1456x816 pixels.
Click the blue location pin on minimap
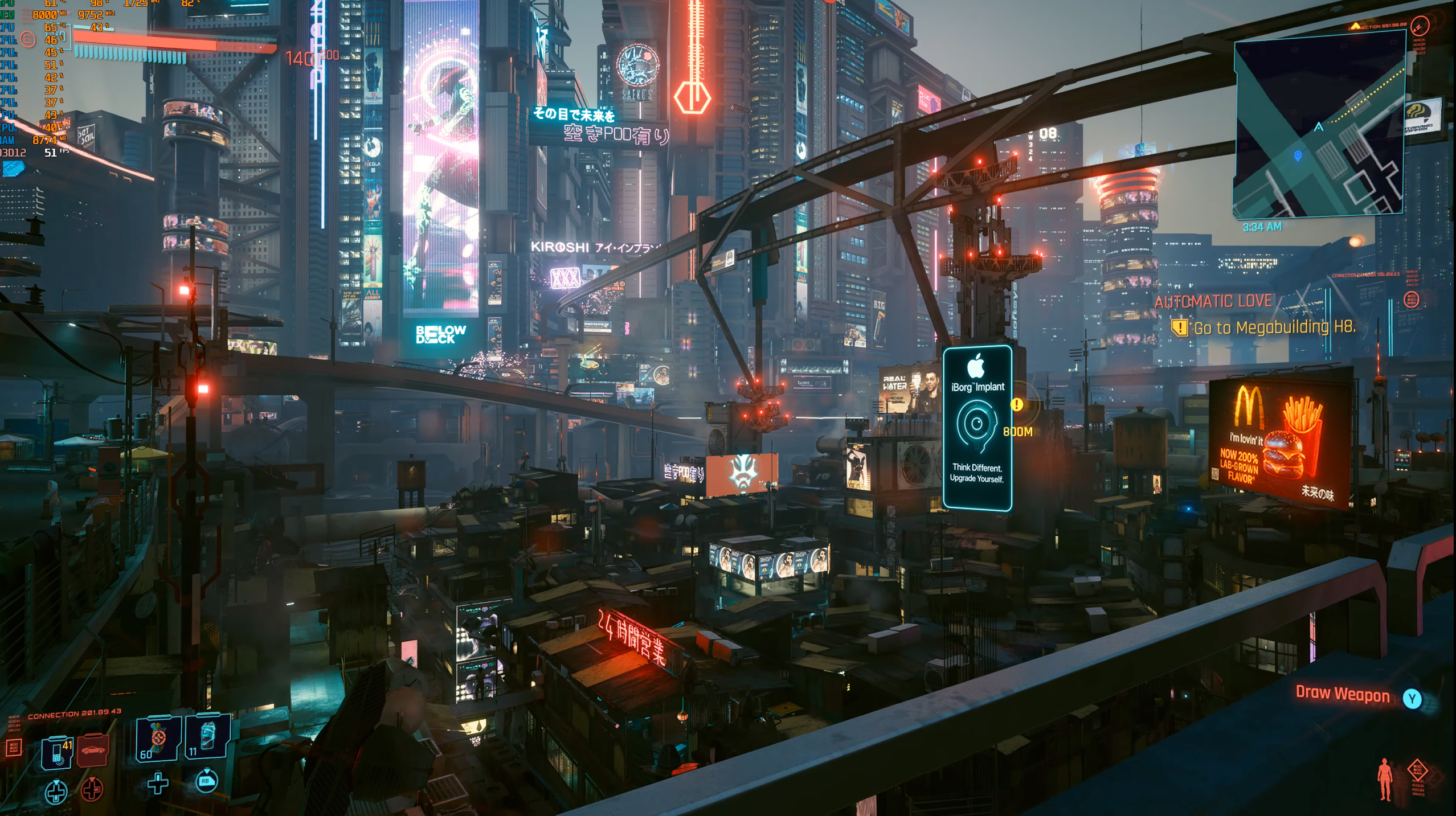coord(1298,155)
